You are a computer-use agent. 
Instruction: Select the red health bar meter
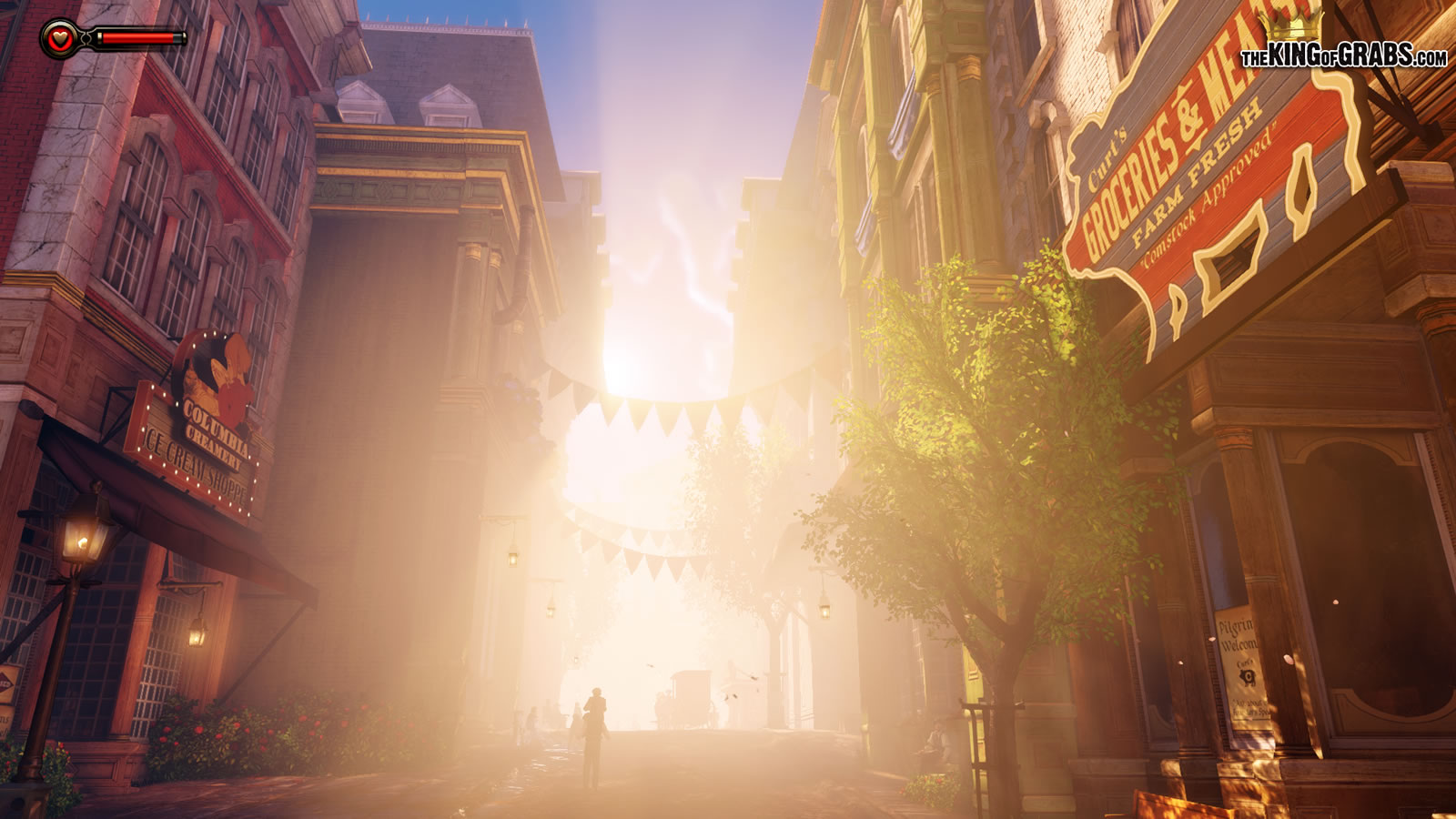point(136,38)
